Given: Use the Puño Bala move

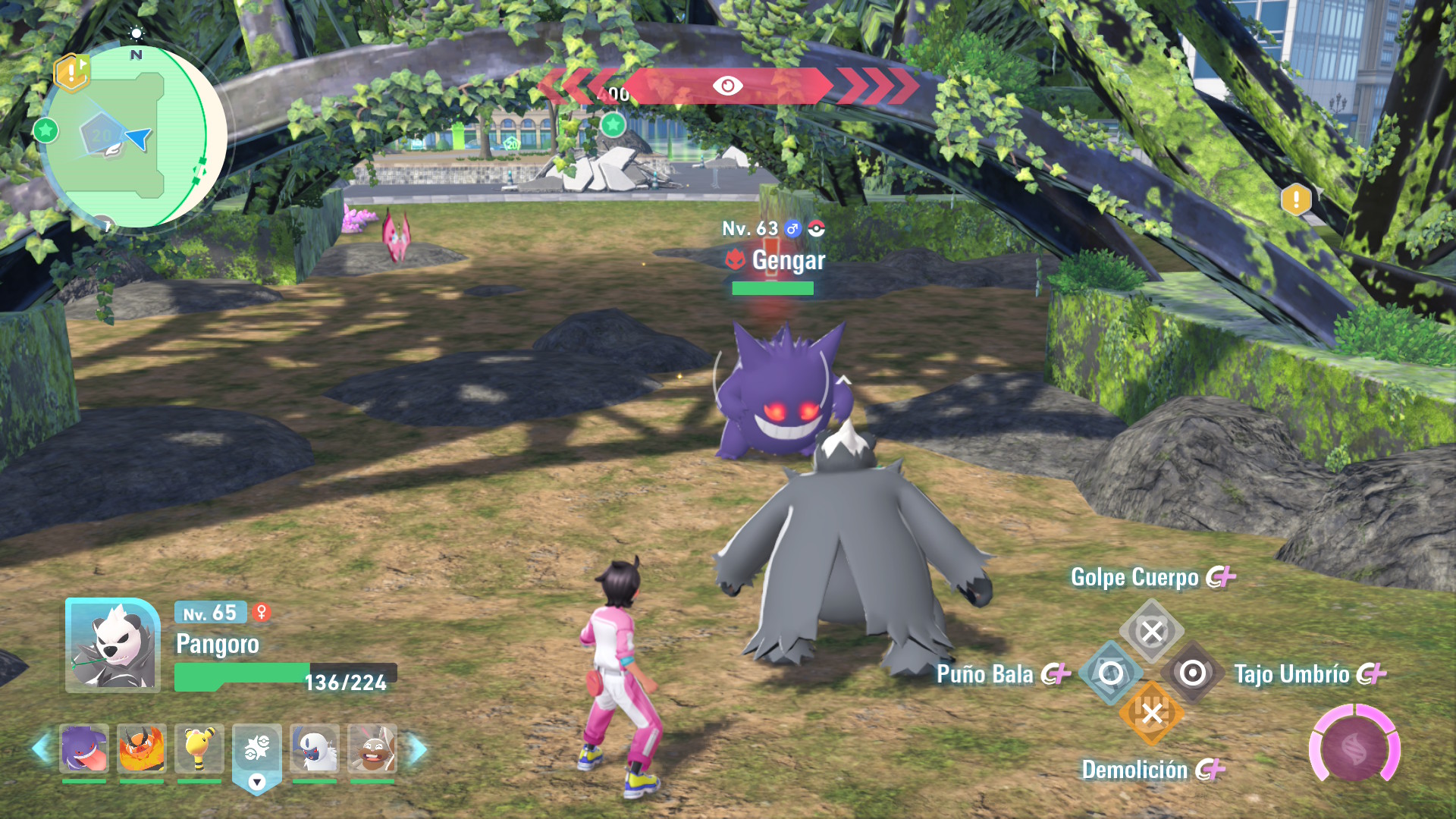Looking at the screenshot, I should coord(1110,673).
